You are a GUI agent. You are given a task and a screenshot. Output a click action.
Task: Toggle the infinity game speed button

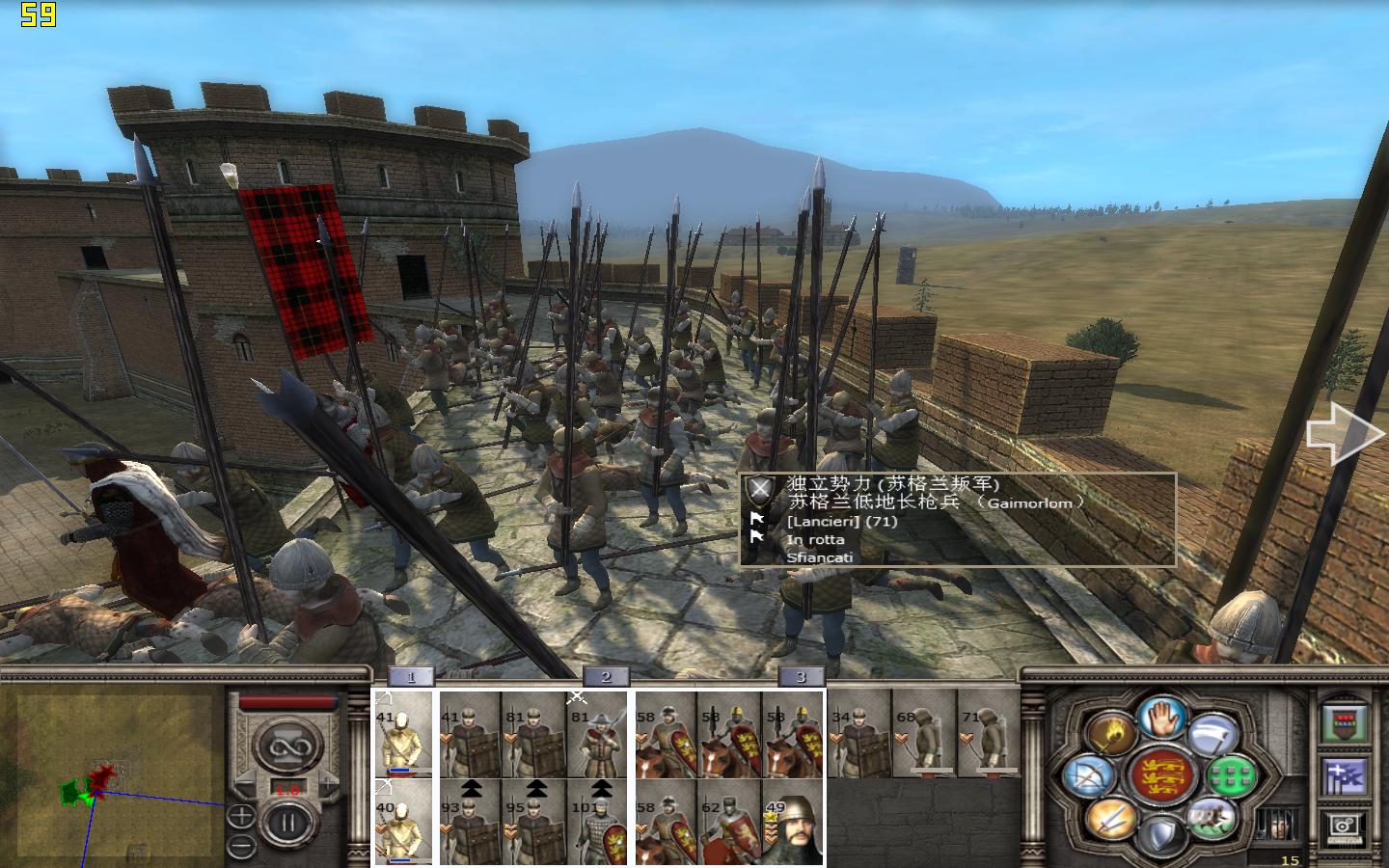click(286, 745)
